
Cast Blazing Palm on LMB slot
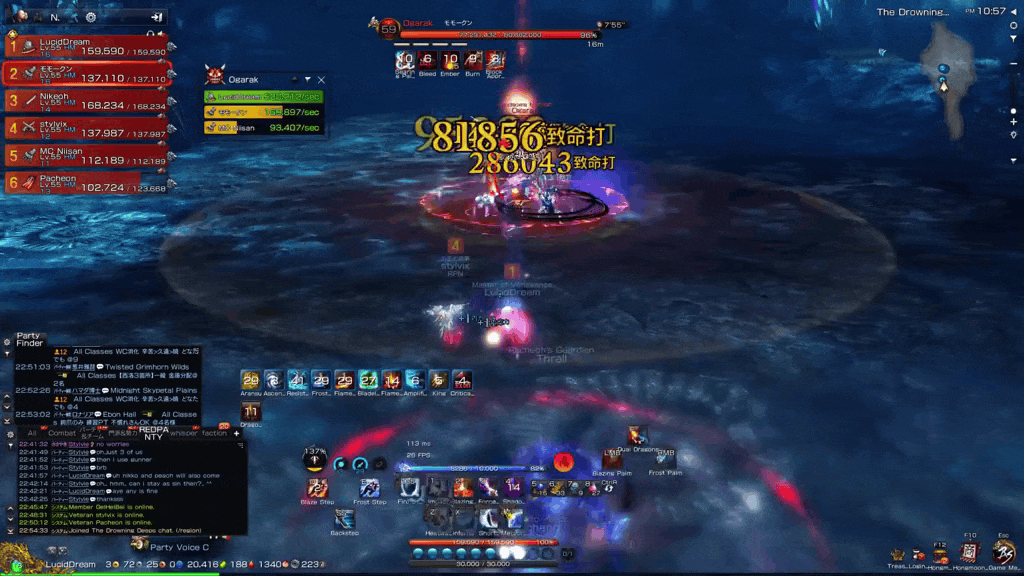(610, 458)
